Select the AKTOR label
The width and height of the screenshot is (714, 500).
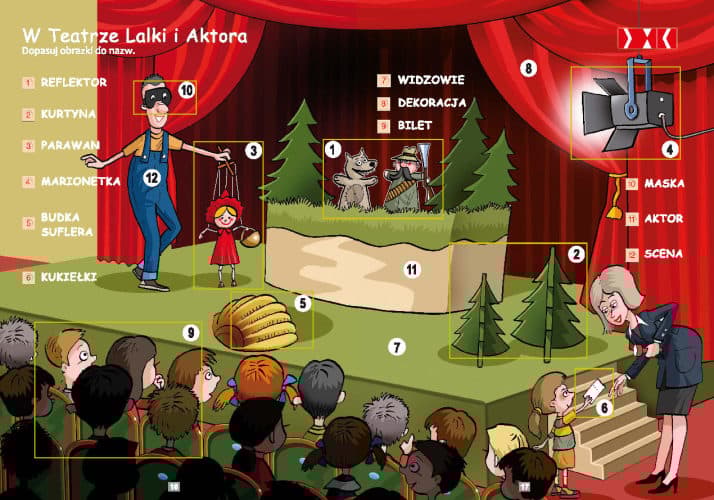click(664, 219)
